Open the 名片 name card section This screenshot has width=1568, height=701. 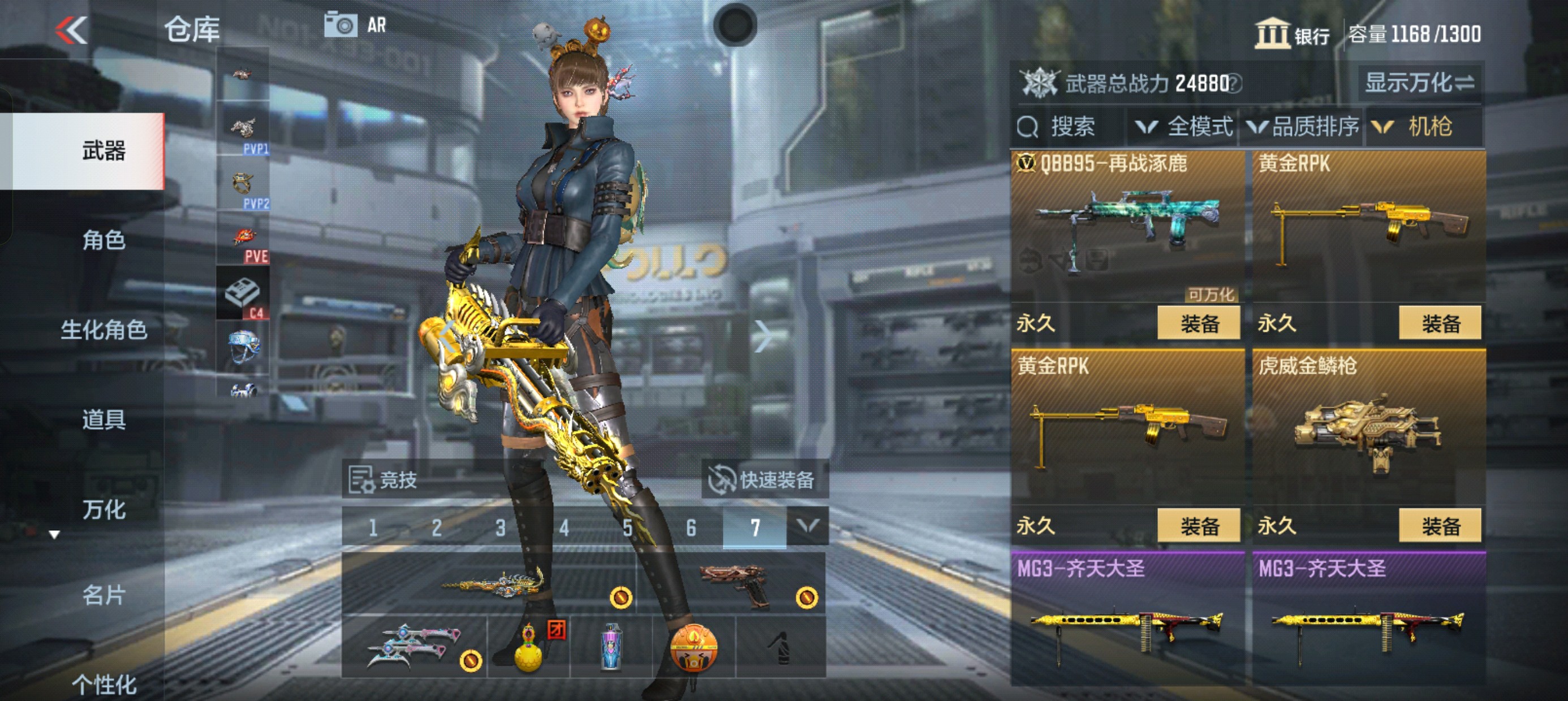pos(104,595)
